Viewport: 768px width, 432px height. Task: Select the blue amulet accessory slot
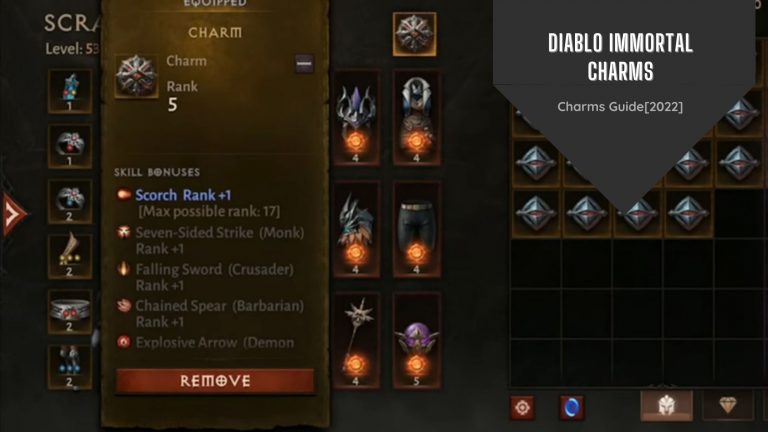(x=70, y=91)
